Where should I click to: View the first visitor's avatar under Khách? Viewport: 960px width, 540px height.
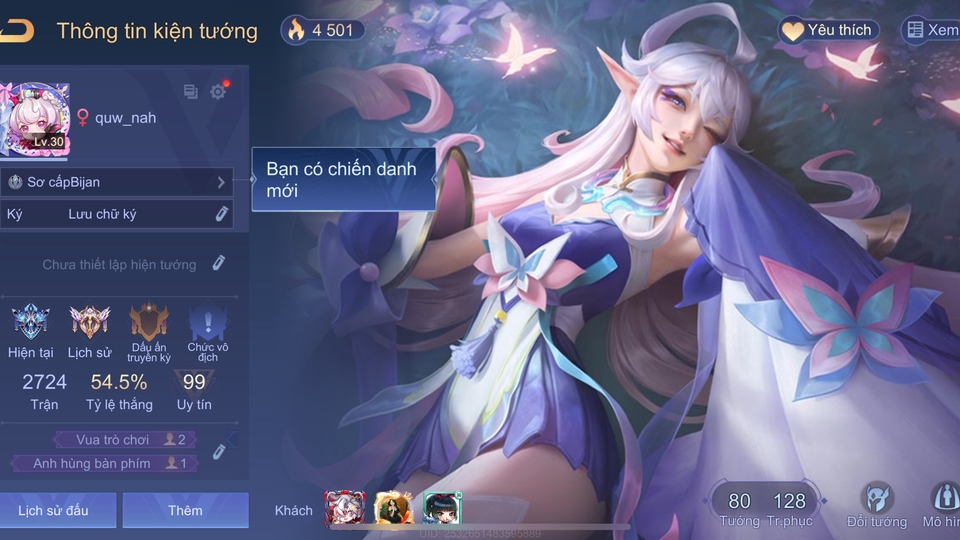coord(342,509)
